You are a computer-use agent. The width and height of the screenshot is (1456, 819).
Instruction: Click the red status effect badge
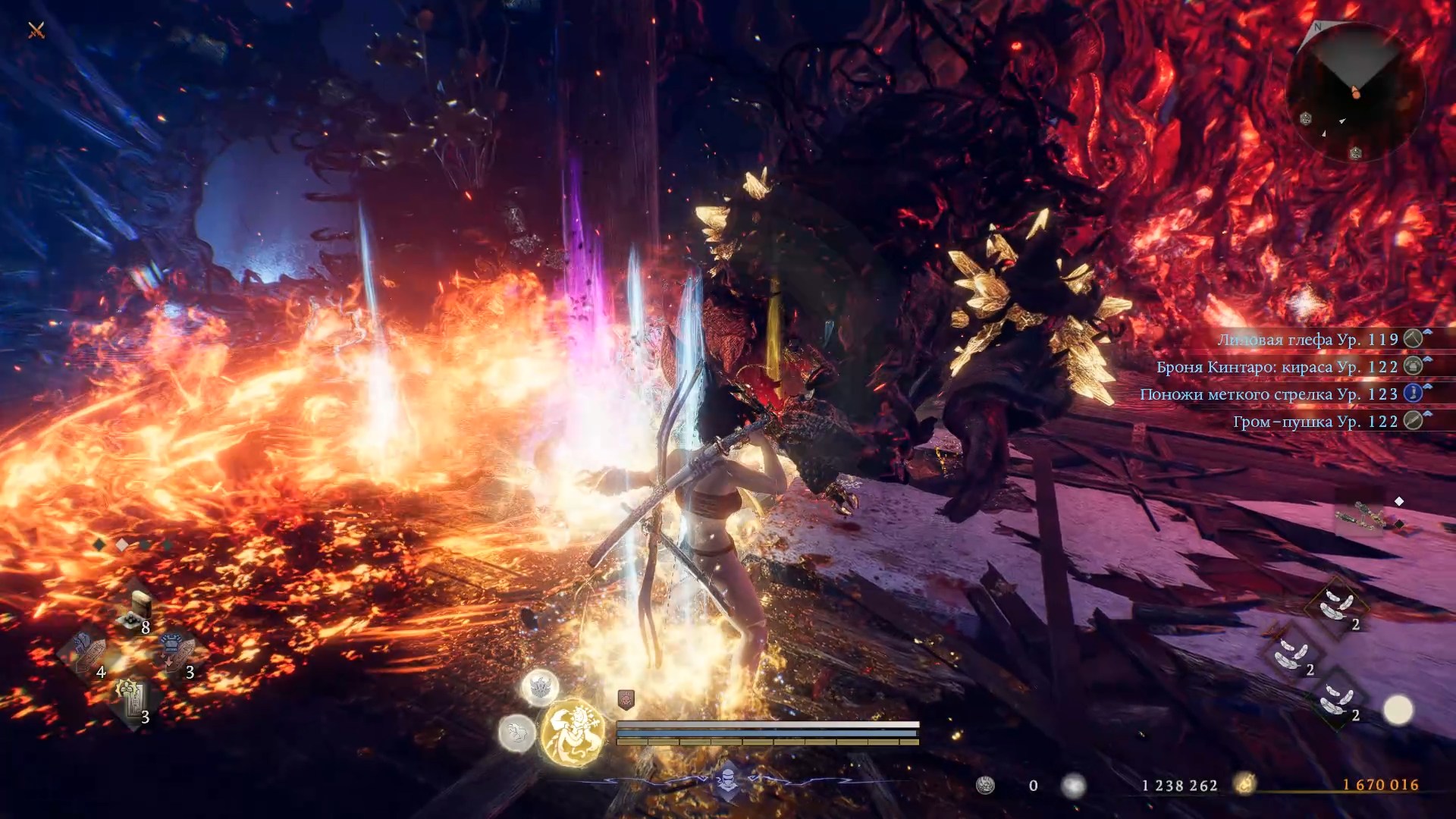point(626,698)
